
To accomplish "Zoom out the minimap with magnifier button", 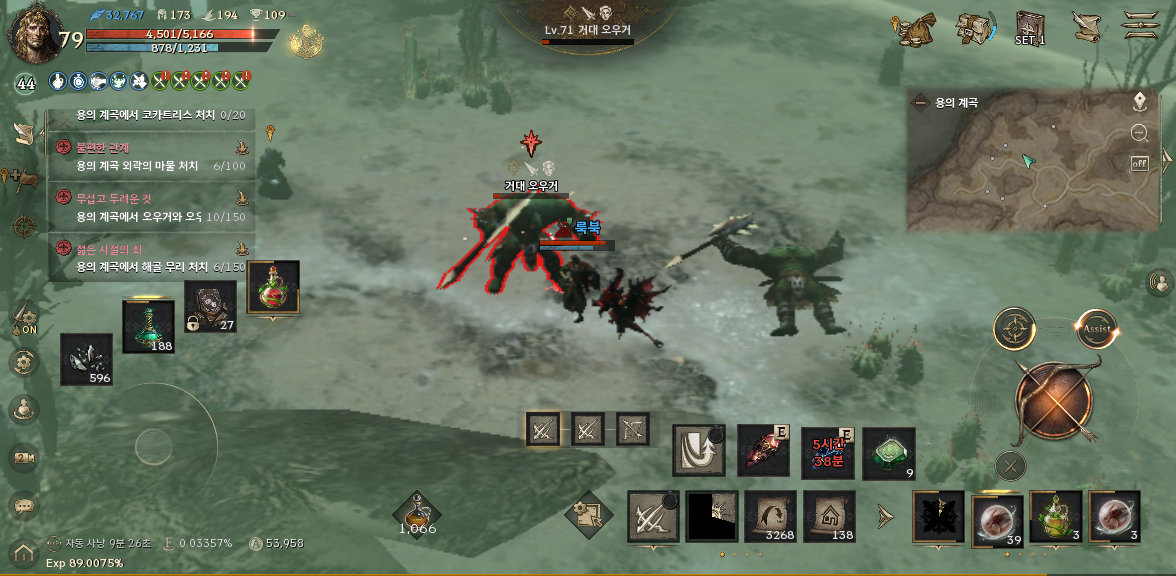I will pos(1139,133).
